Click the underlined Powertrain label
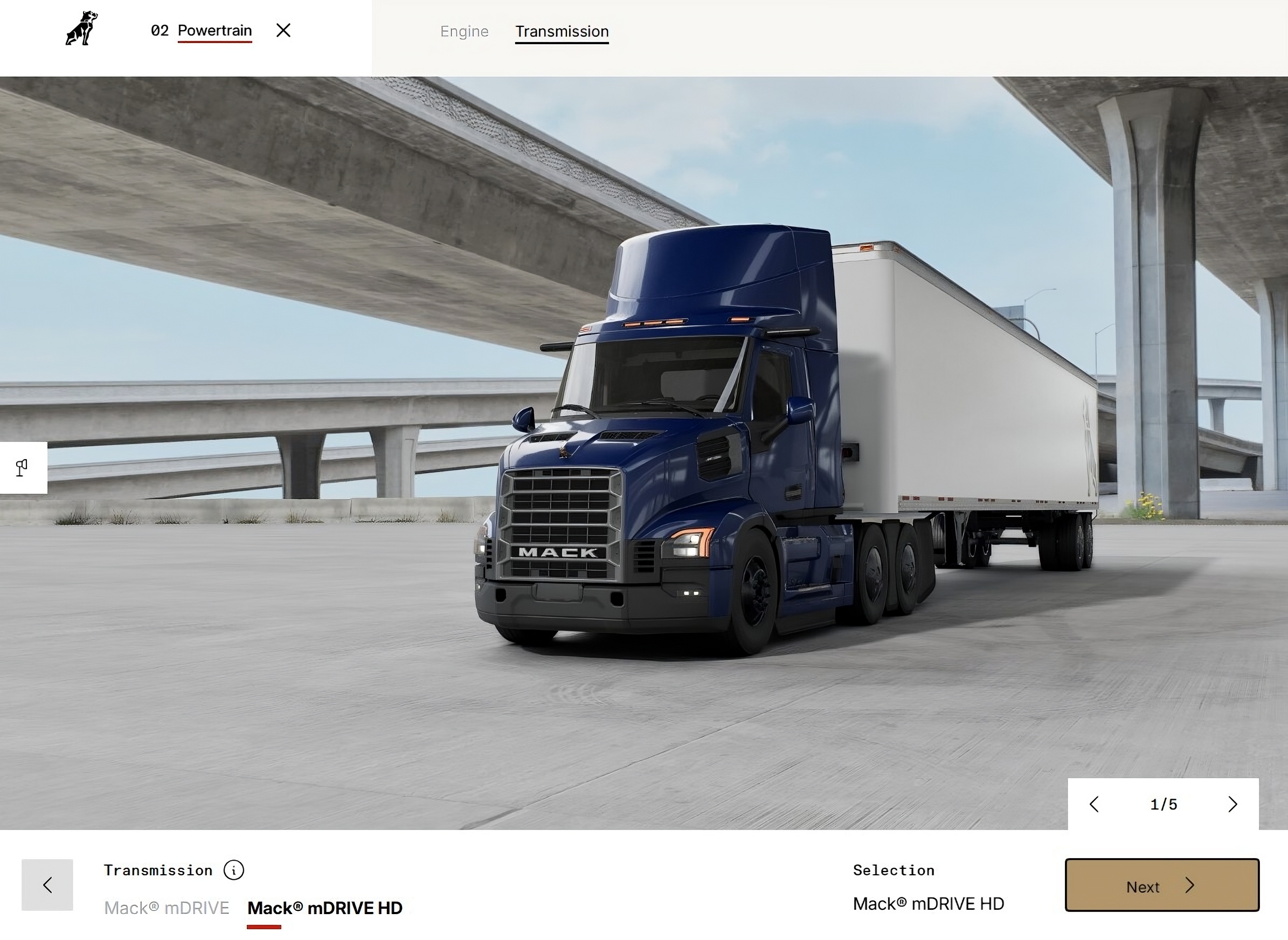Screen dimensions: 1288x940 (x=214, y=30)
